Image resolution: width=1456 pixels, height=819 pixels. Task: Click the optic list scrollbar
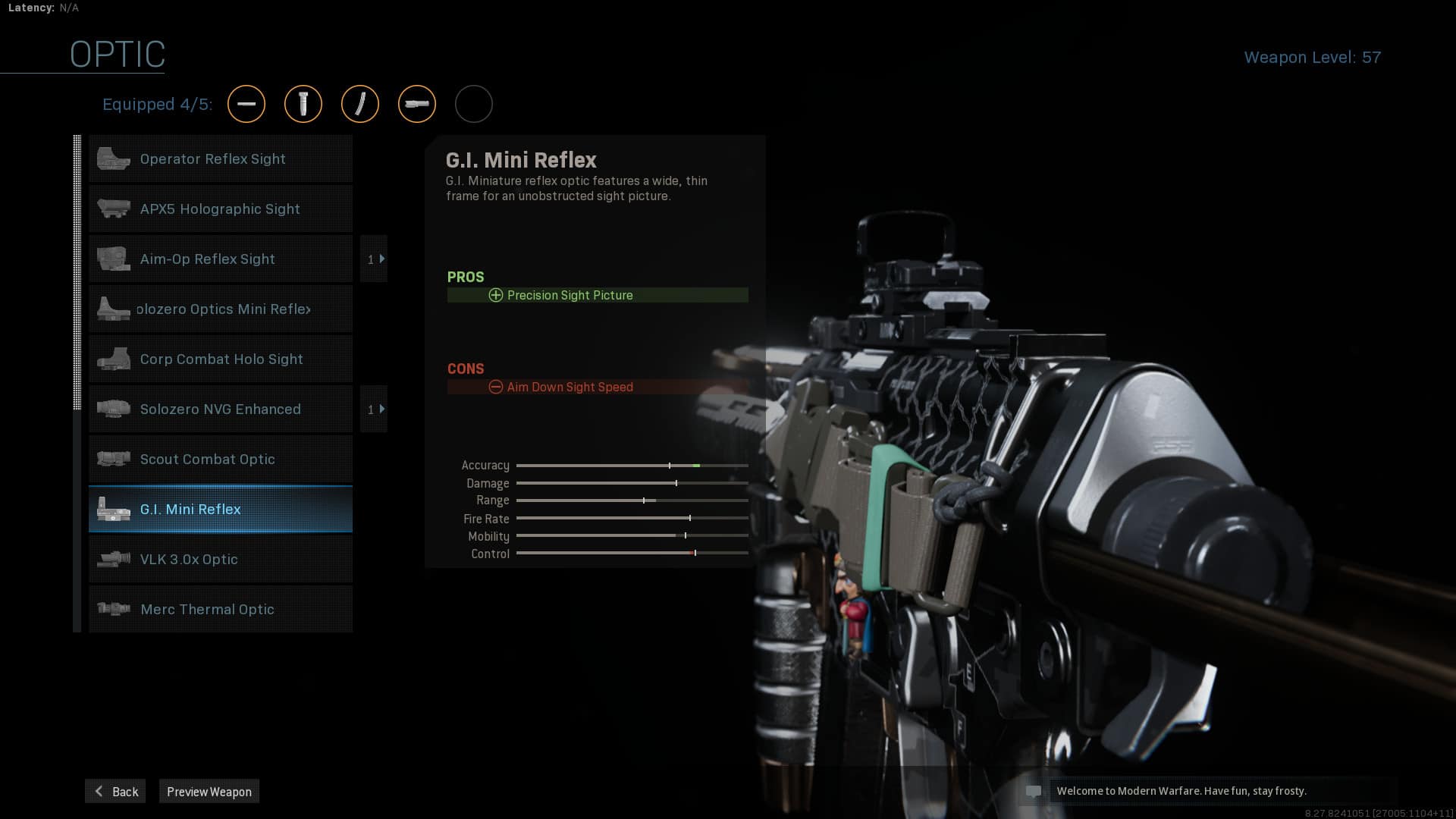tap(76, 273)
